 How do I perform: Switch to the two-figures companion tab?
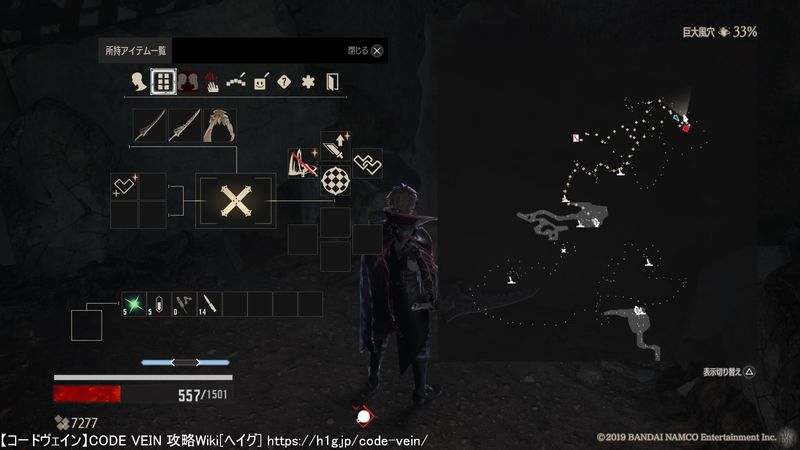pos(187,82)
